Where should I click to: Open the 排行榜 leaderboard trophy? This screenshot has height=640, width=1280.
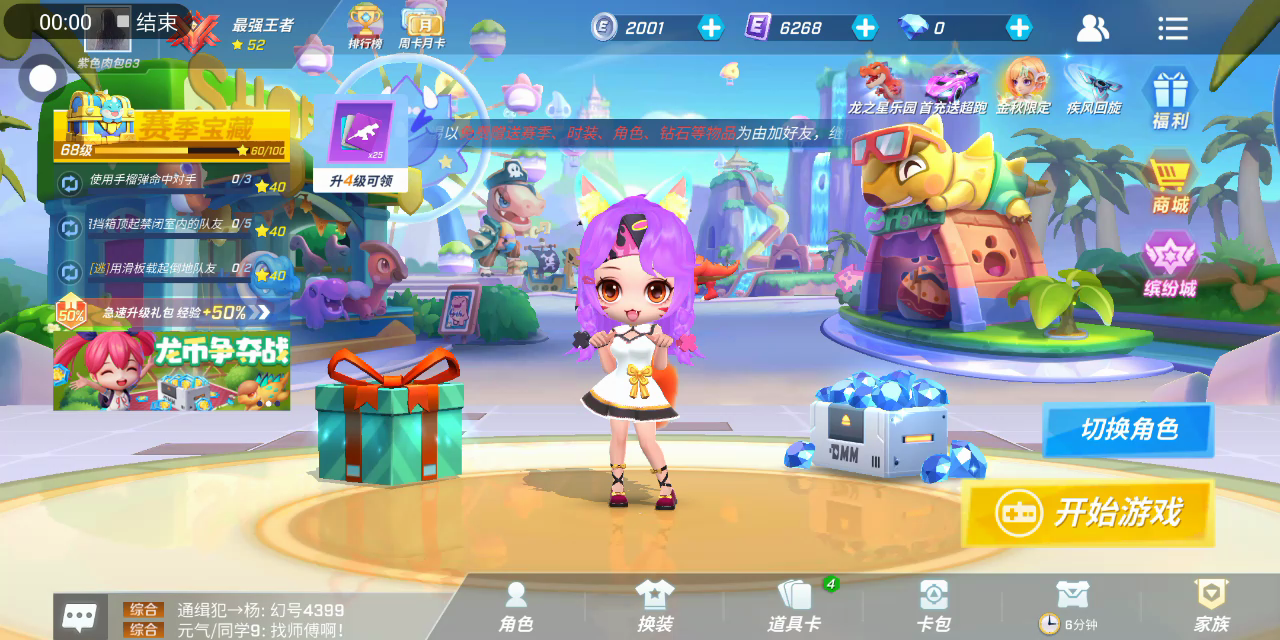[365, 27]
